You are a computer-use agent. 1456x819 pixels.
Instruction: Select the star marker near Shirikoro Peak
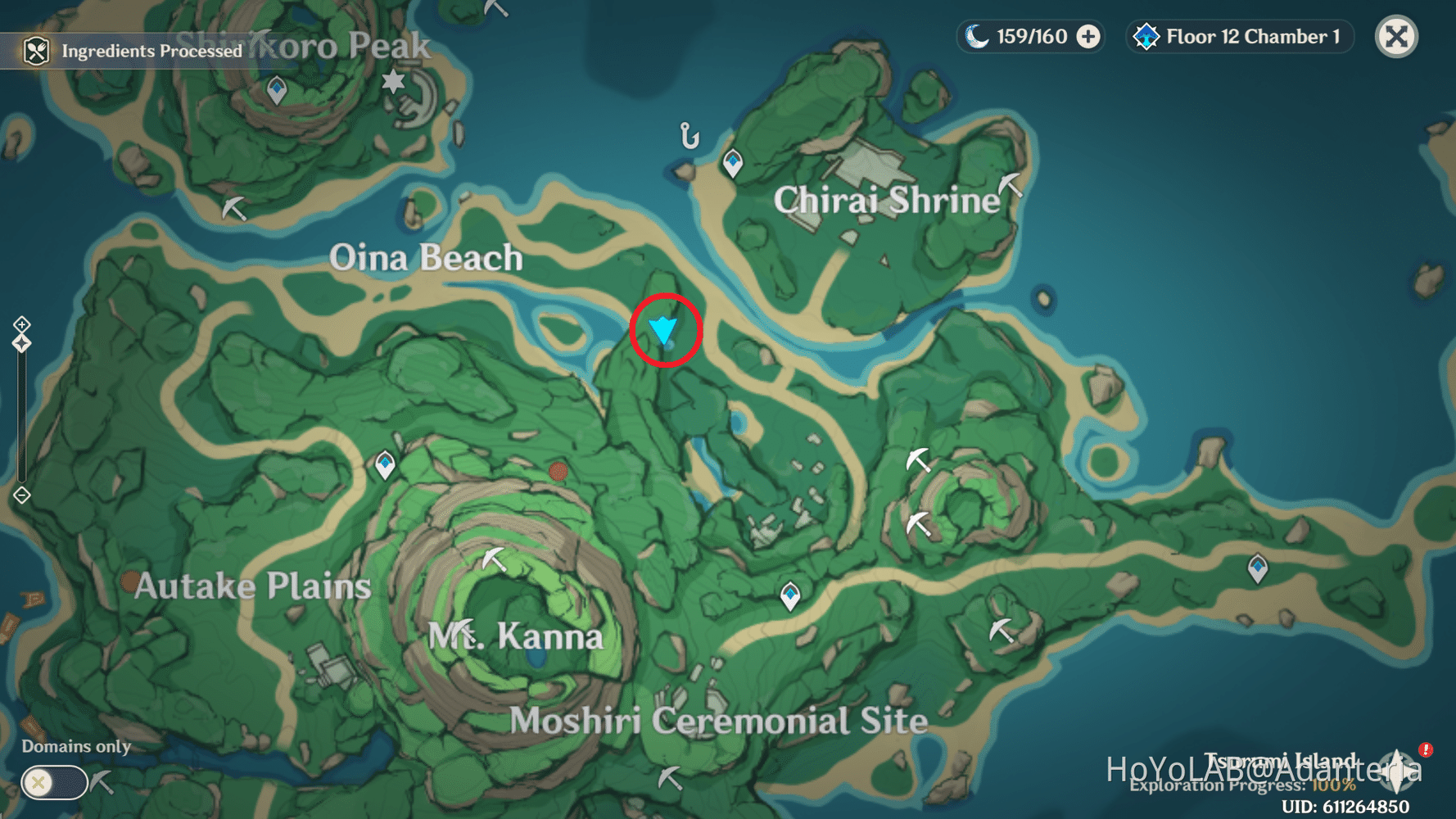(393, 80)
